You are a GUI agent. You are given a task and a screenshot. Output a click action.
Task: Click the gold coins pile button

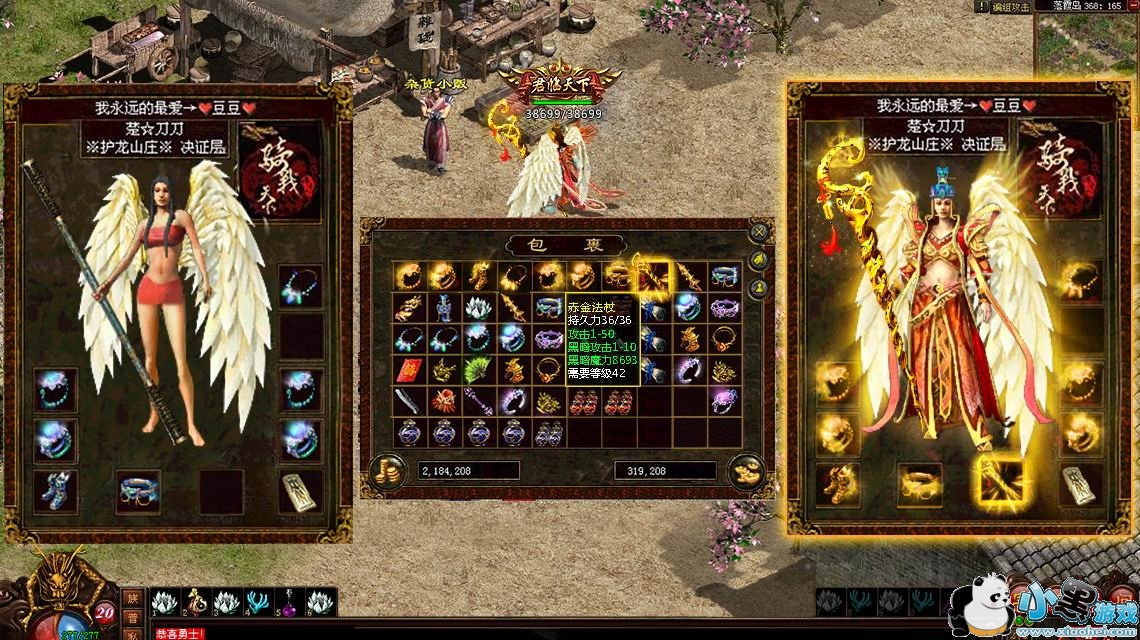click(387, 470)
